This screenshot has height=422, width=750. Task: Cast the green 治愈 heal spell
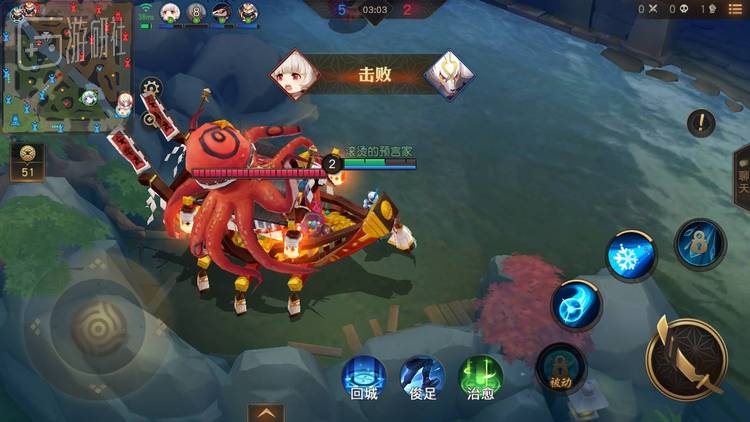tap(480, 378)
